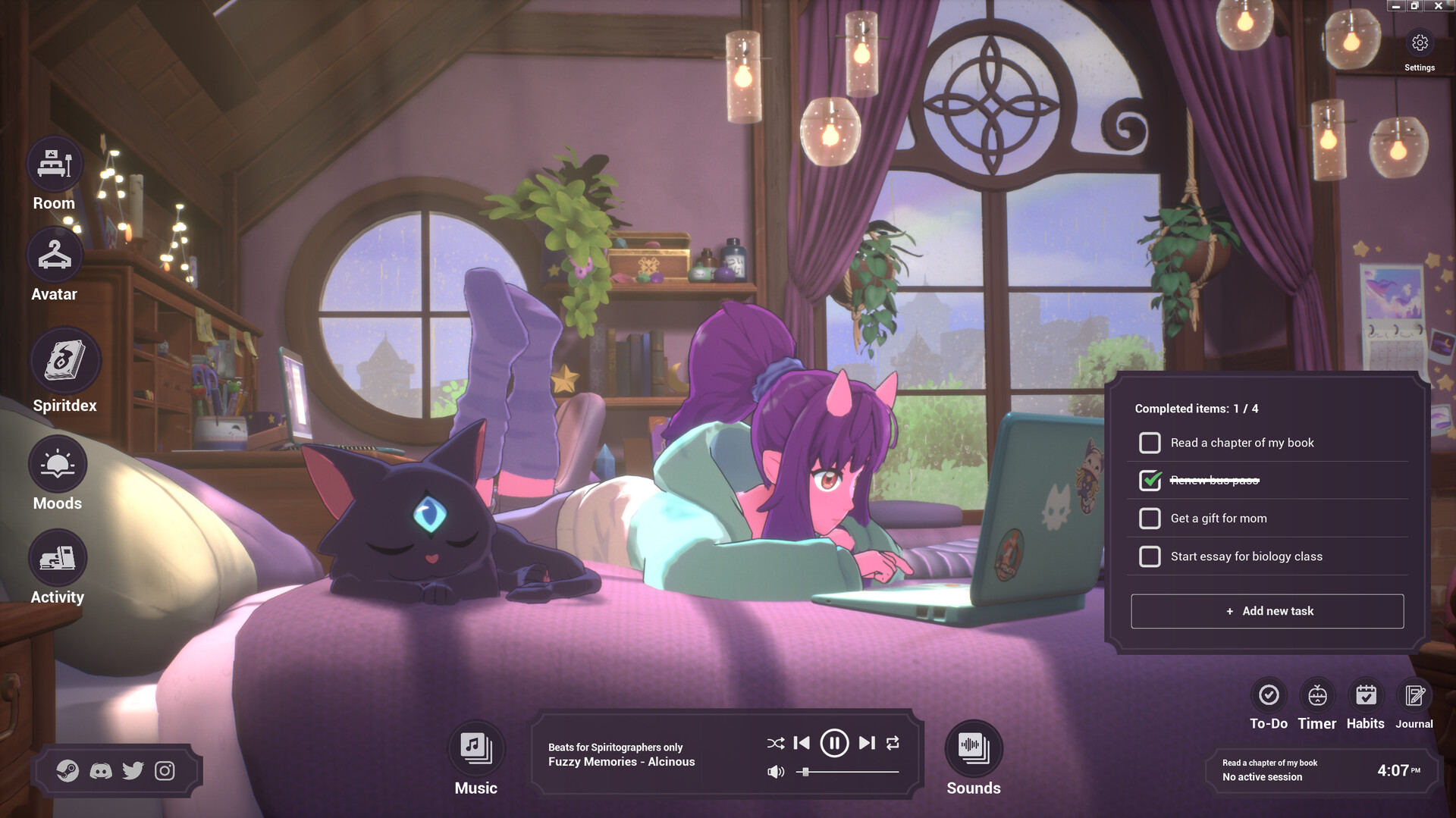1456x818 pixels.
Task: Pause the Fuzzy Memories track
Action: click(x=834, y=743)
